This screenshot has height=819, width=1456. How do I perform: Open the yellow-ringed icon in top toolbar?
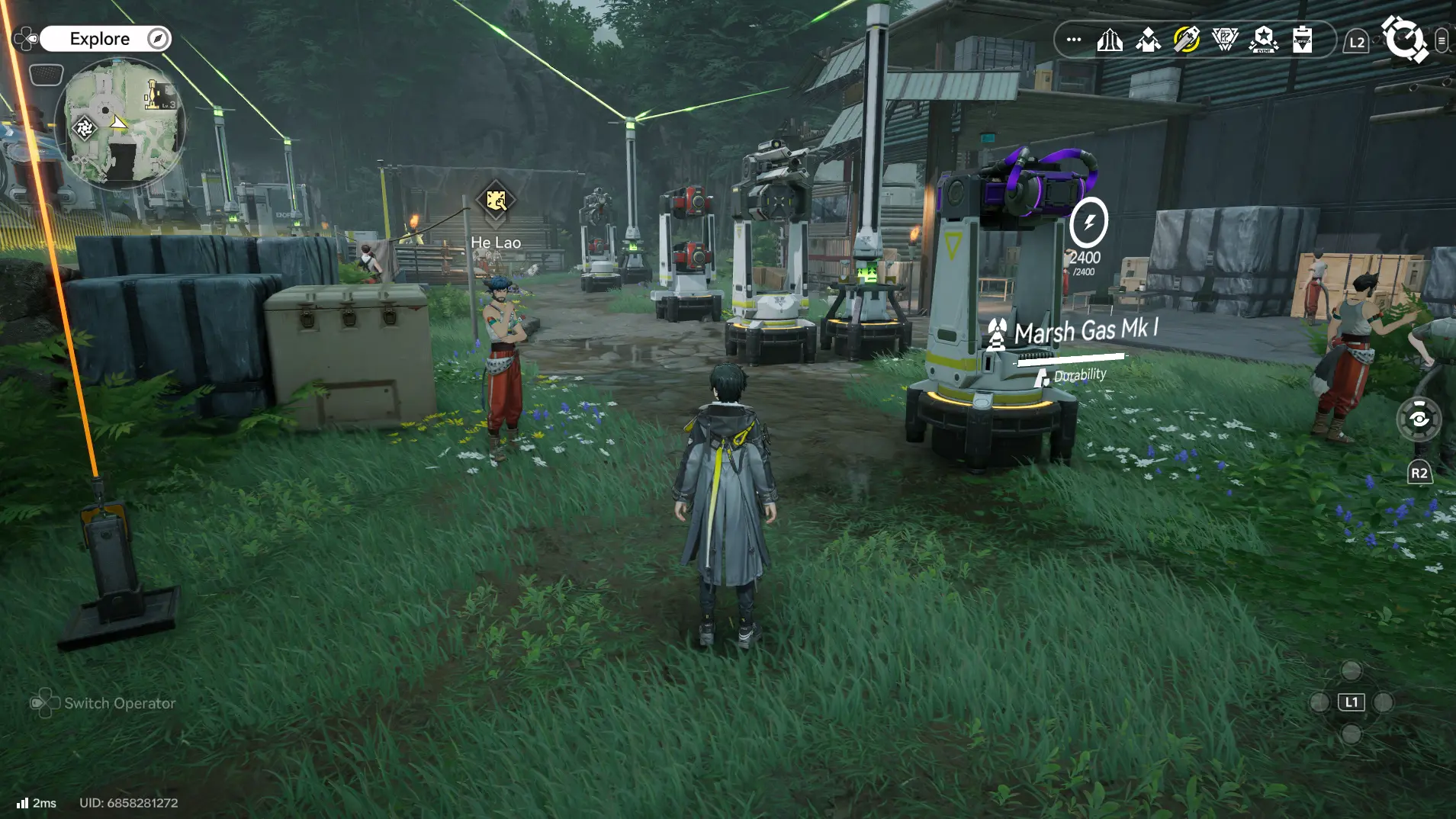point(1186,40)
